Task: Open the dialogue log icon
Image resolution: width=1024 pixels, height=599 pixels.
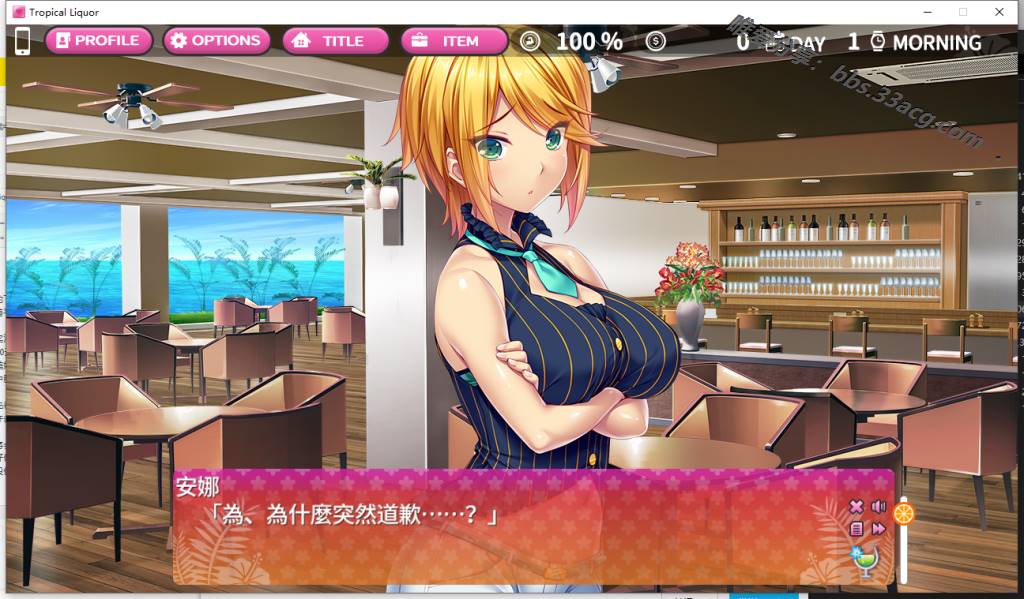Action: click(856, 529)
